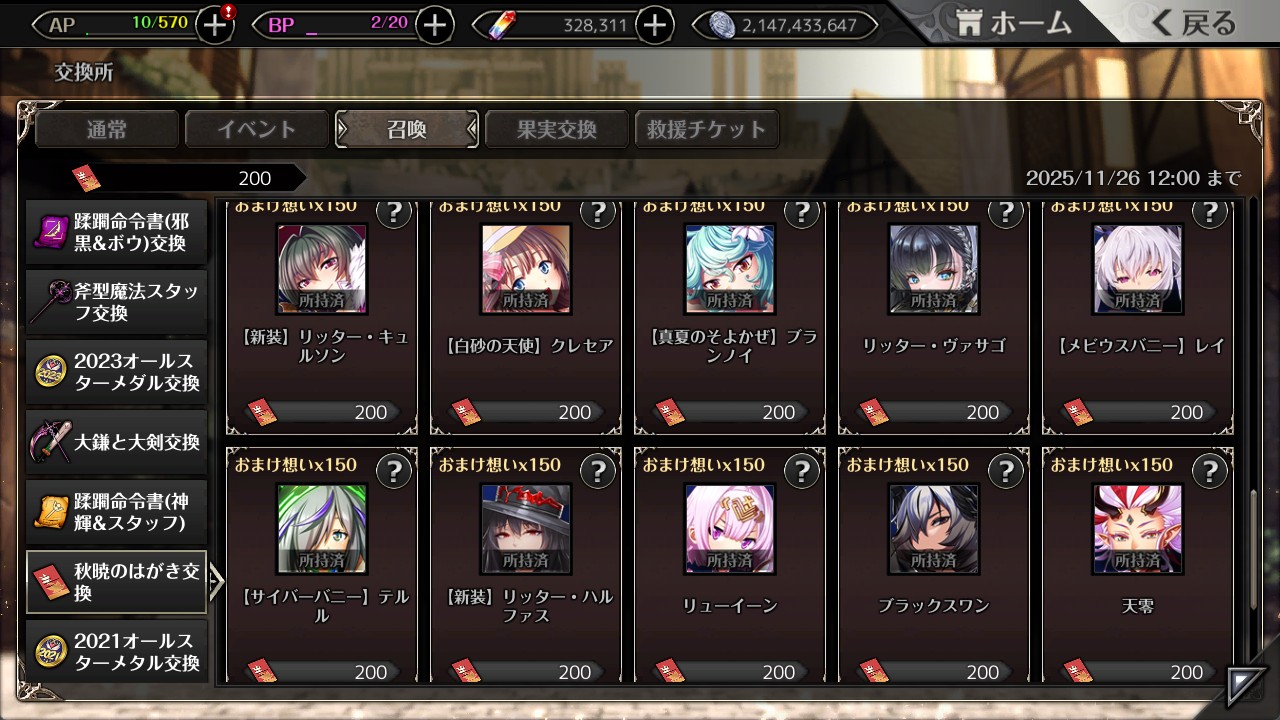Select the 天零 character portrait
The width and height of the screenshot is (1280, 720).
tap(1138, 529)
